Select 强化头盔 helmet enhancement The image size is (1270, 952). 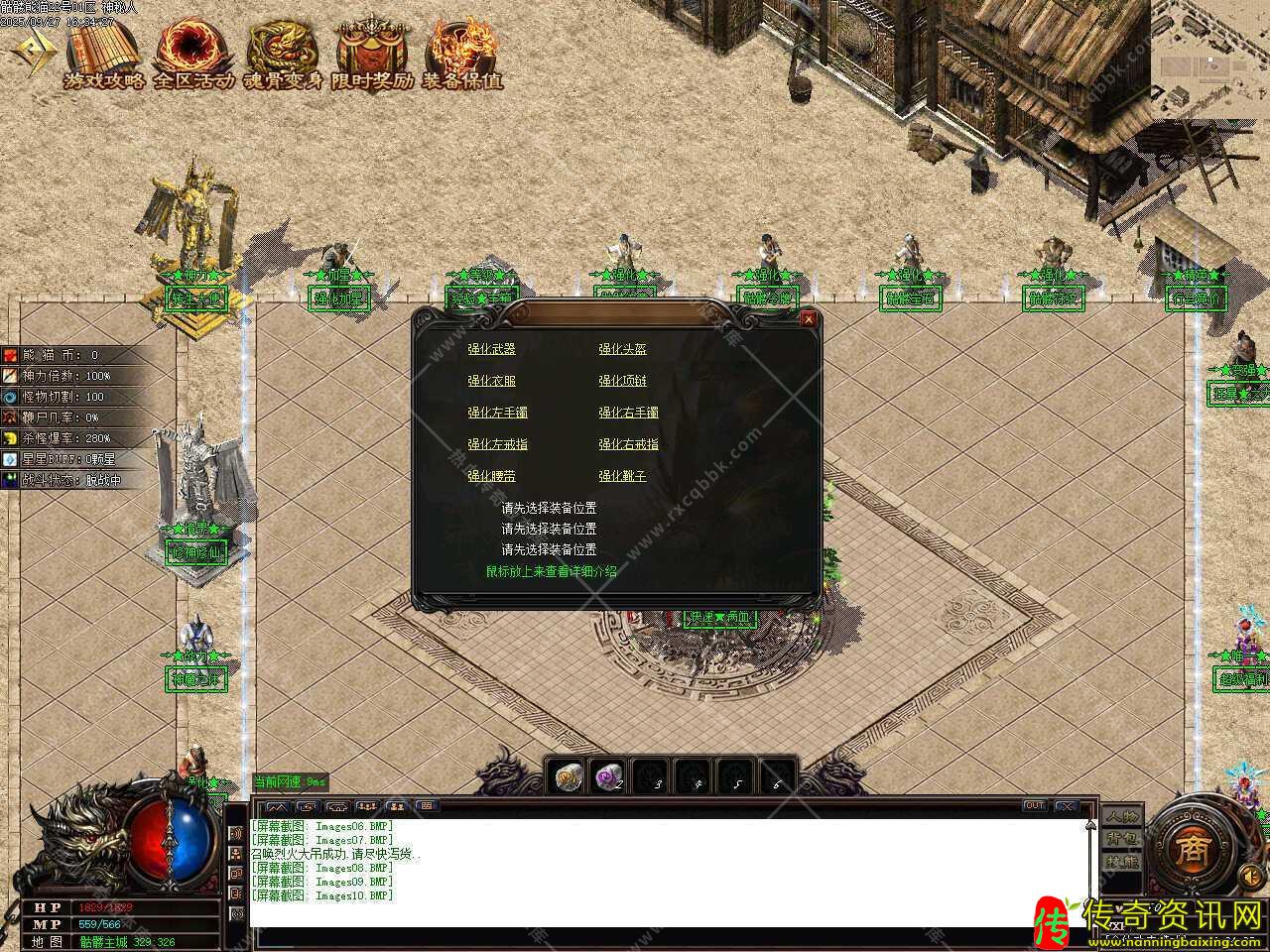622,349
